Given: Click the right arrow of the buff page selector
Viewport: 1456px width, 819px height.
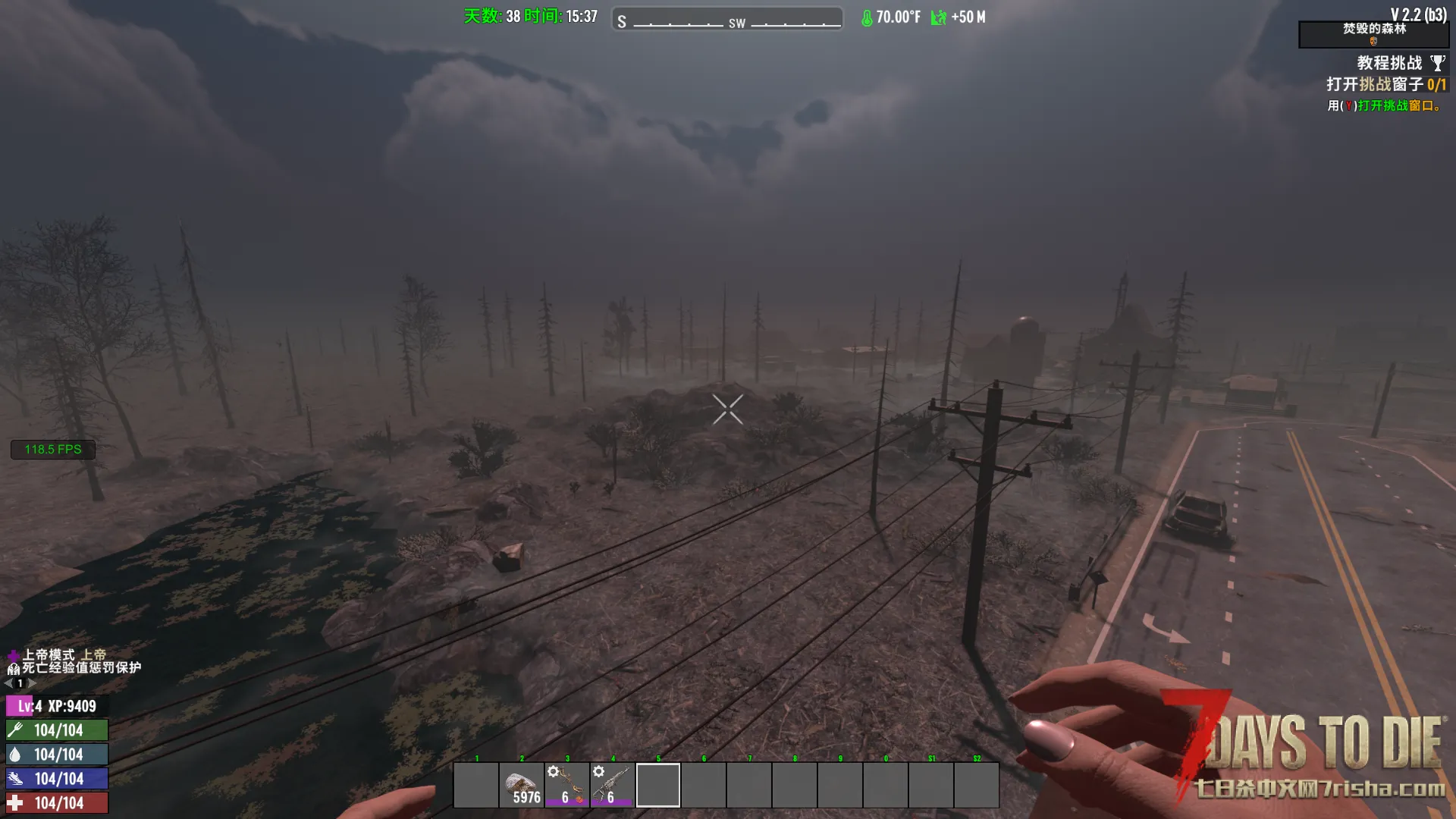Looking at the screenshot, I should click(x=32, y=683).
